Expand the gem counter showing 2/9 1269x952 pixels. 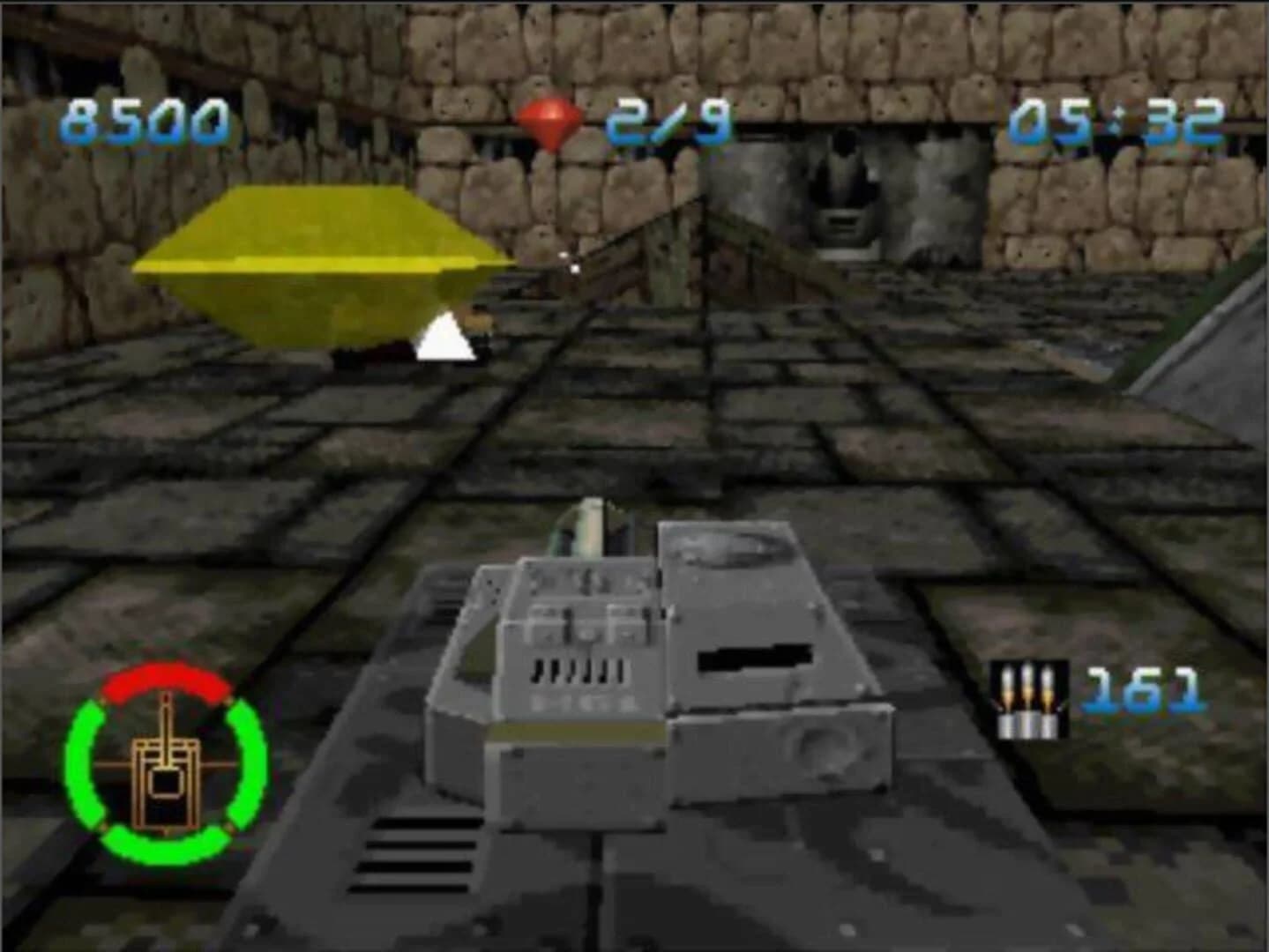[x=668, y=121]
